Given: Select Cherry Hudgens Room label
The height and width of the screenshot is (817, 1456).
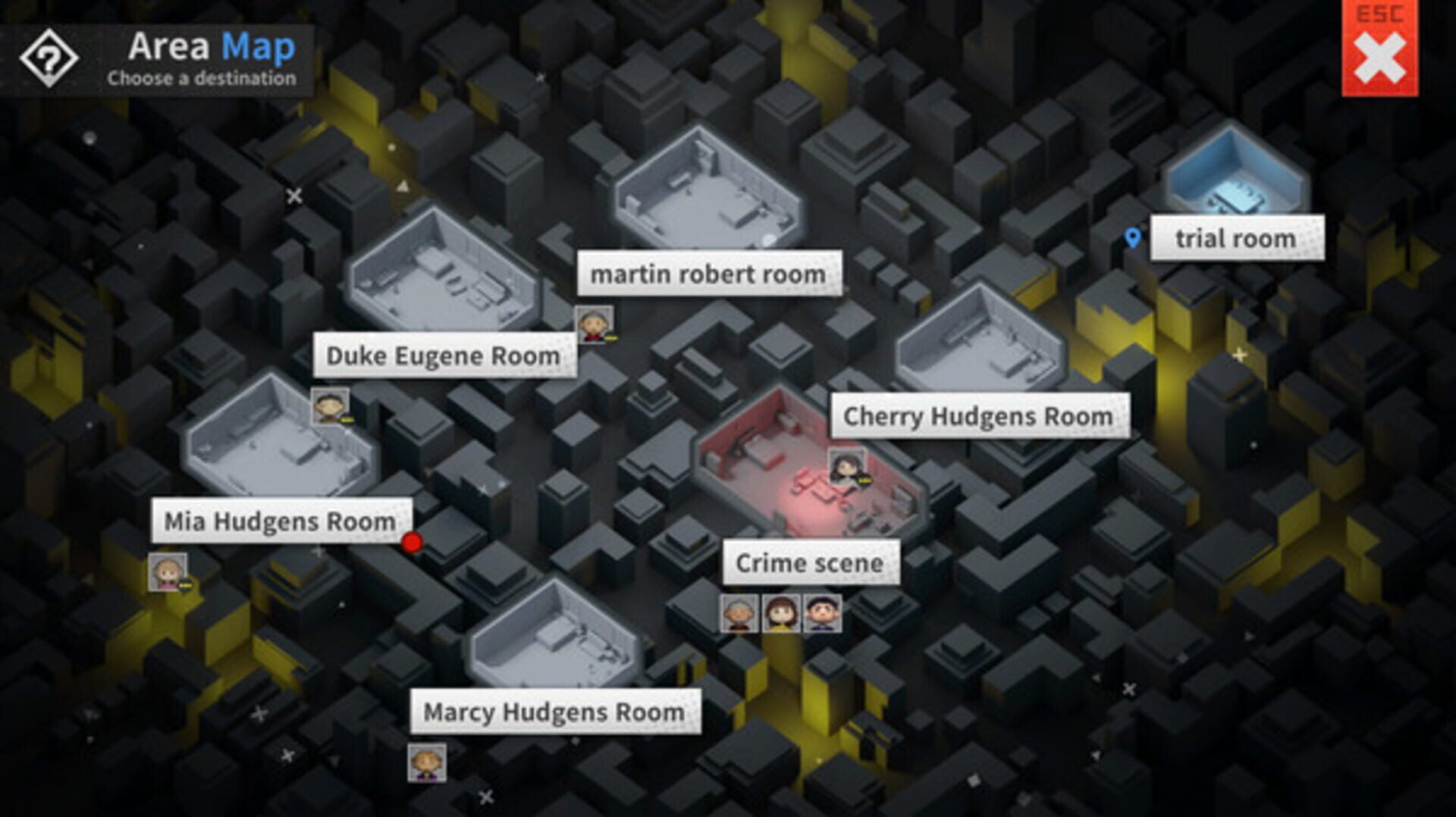Looking at the screenshot, I should tap(978, 415).
